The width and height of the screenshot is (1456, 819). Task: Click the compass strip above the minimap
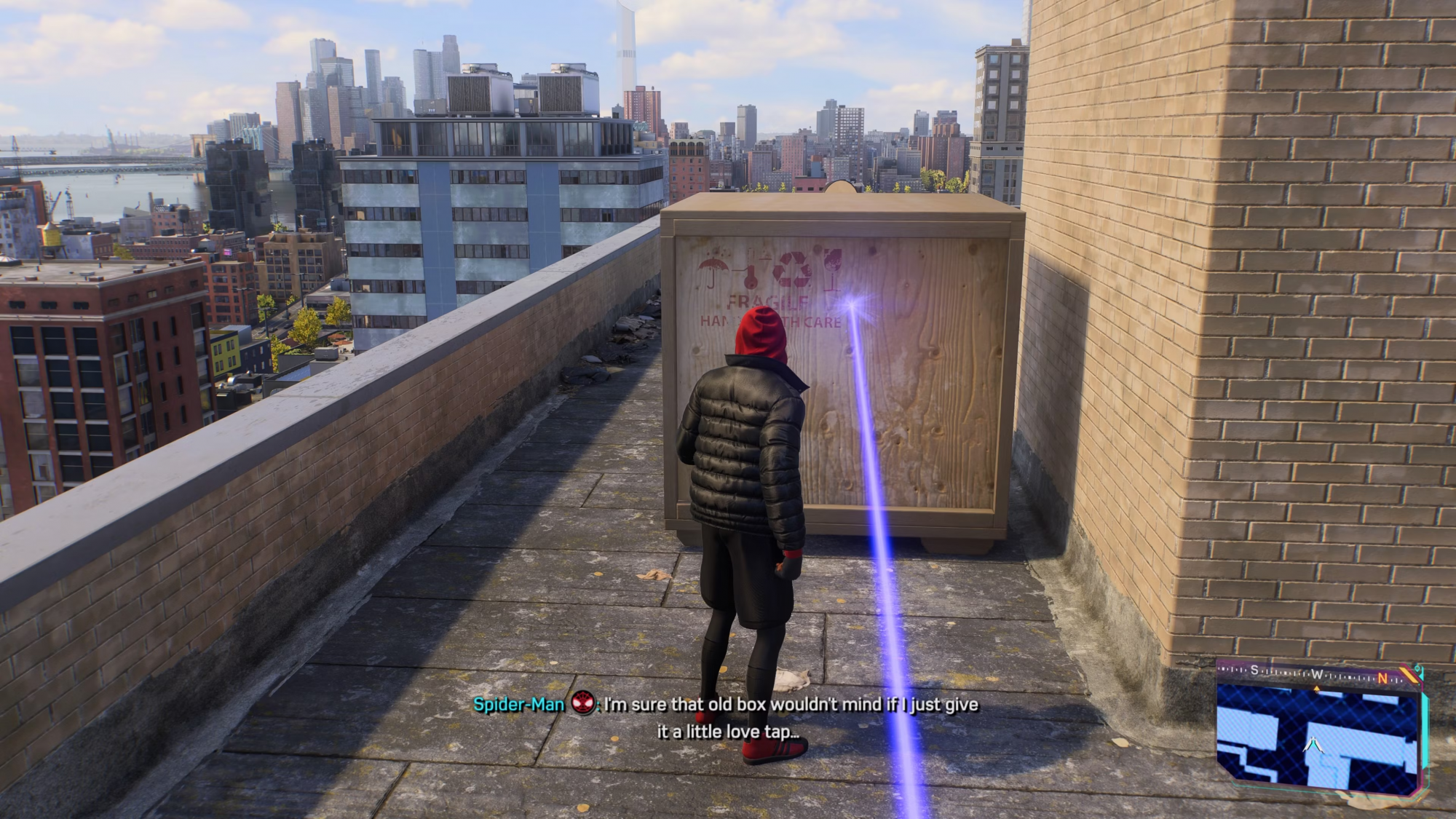[1317, 674]
